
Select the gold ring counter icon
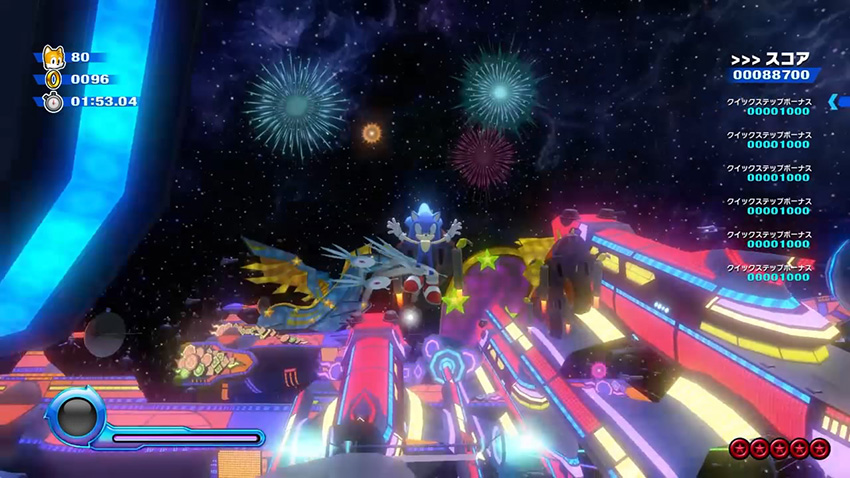click(x=52, y=79)
